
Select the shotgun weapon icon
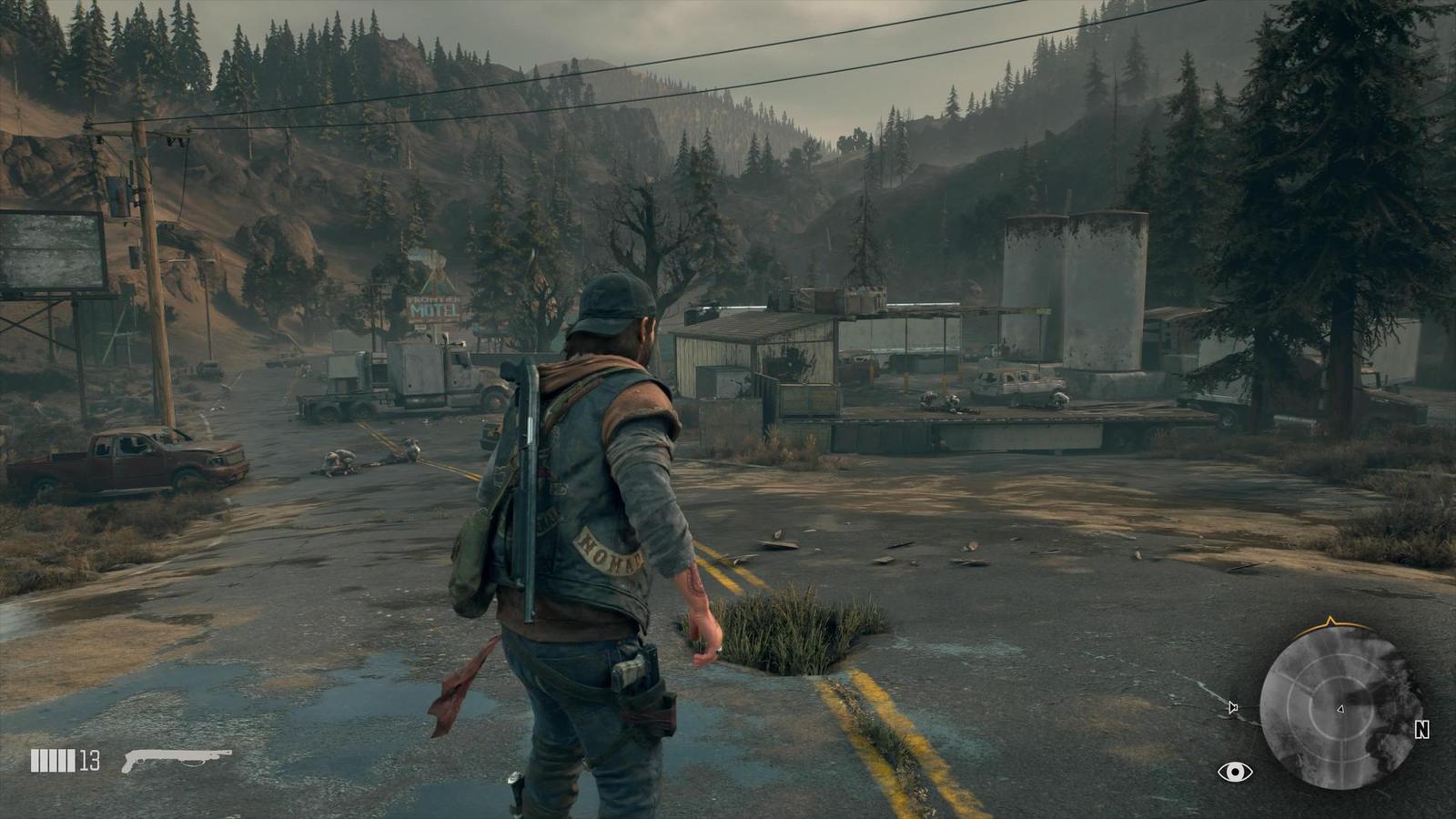(177, 759)
